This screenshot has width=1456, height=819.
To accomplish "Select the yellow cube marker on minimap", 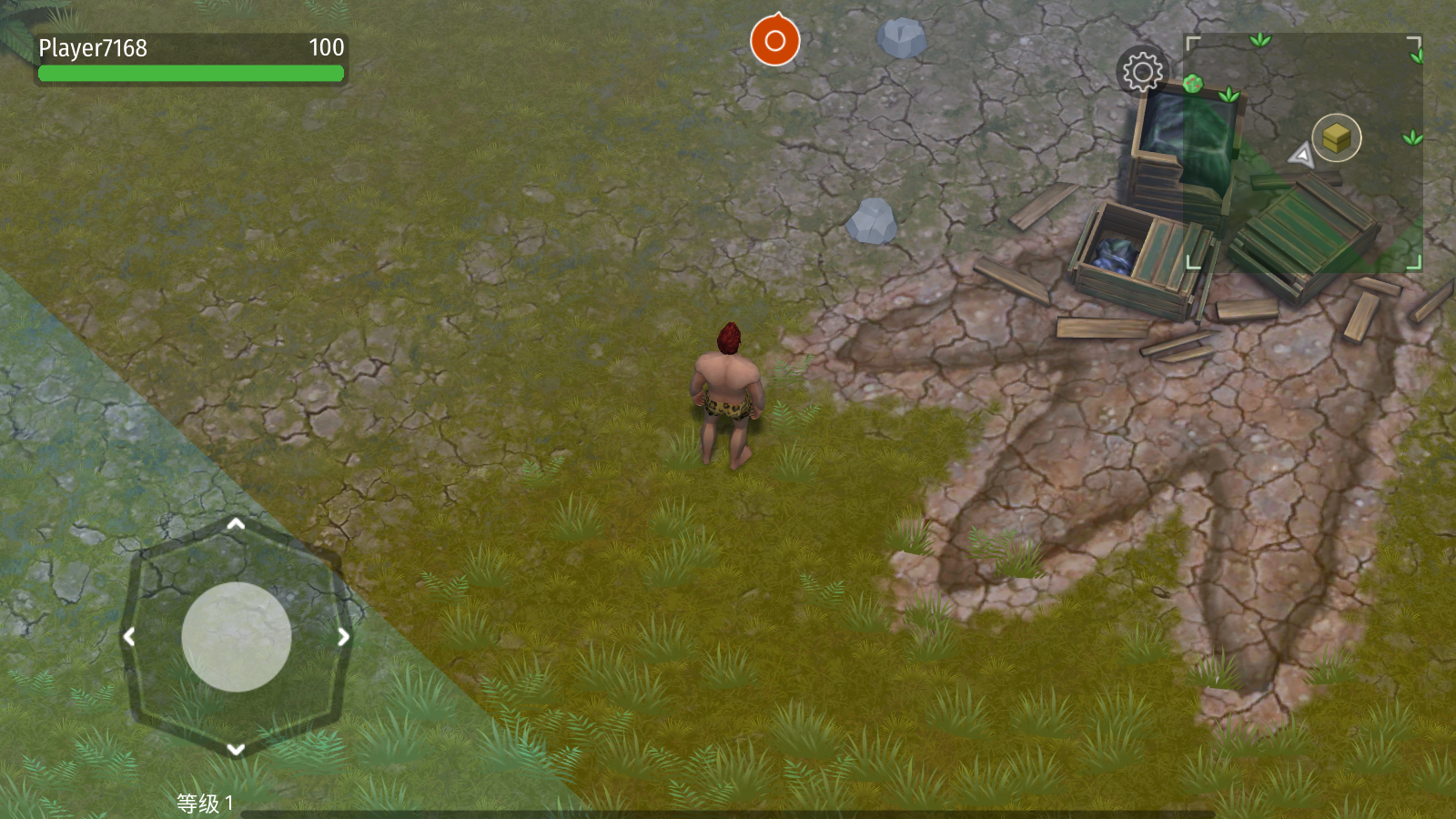I will (x=1336, y=138).
